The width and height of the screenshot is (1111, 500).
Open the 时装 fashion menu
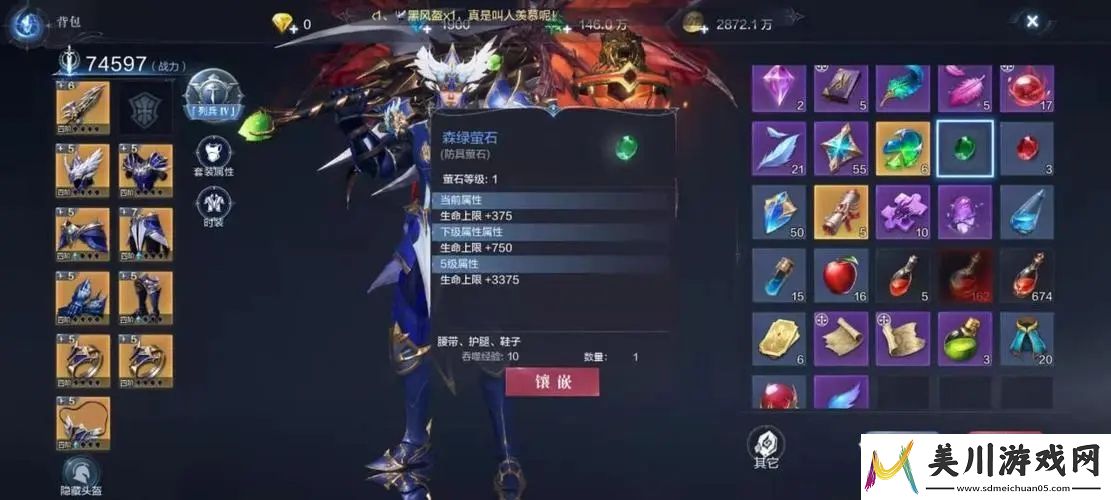click(x=212, y=205)
